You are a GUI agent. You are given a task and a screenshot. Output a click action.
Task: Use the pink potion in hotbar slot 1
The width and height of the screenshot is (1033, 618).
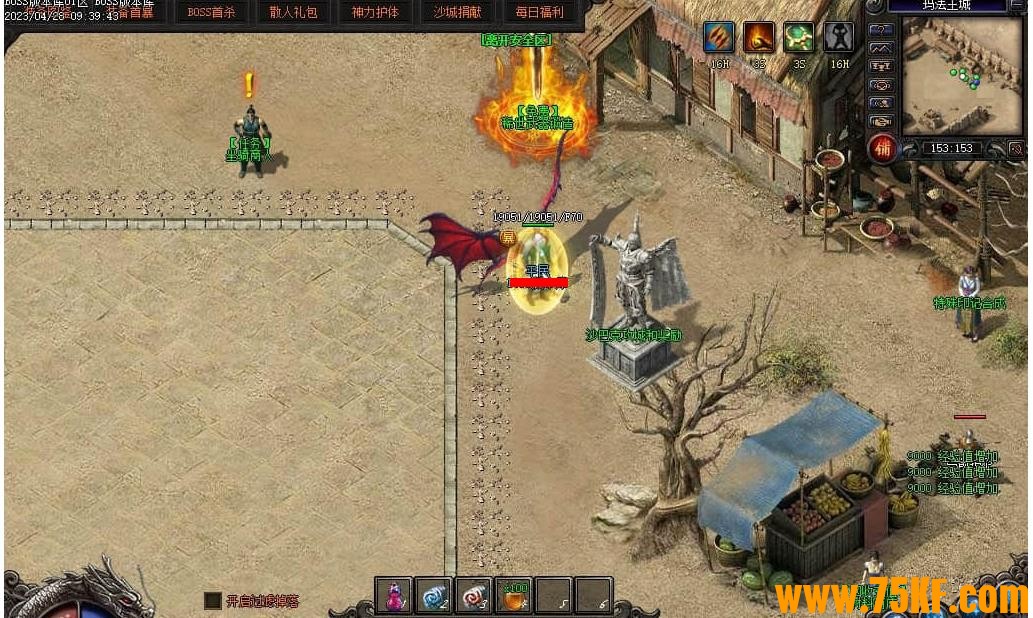pos(394,596)
